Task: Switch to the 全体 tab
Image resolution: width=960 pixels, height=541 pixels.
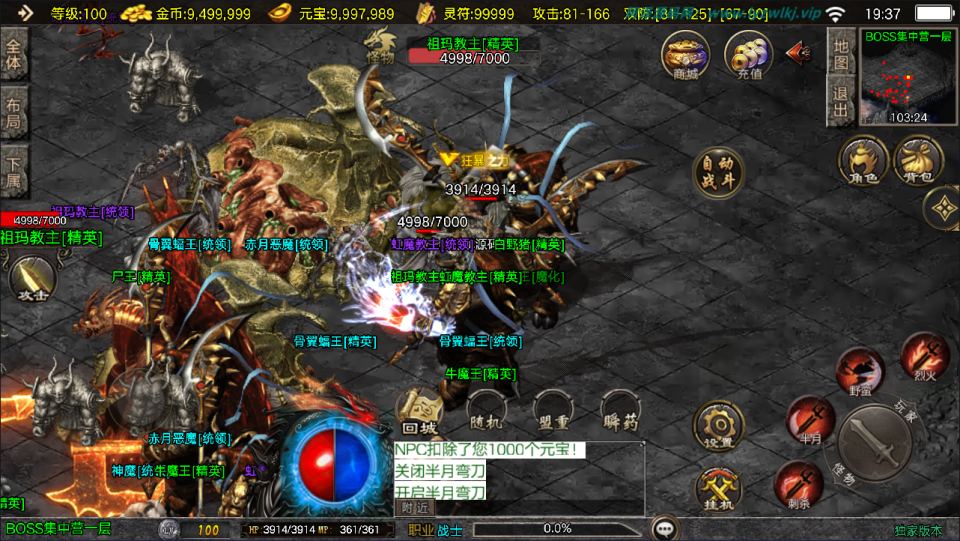Action: tap(14, 54)
